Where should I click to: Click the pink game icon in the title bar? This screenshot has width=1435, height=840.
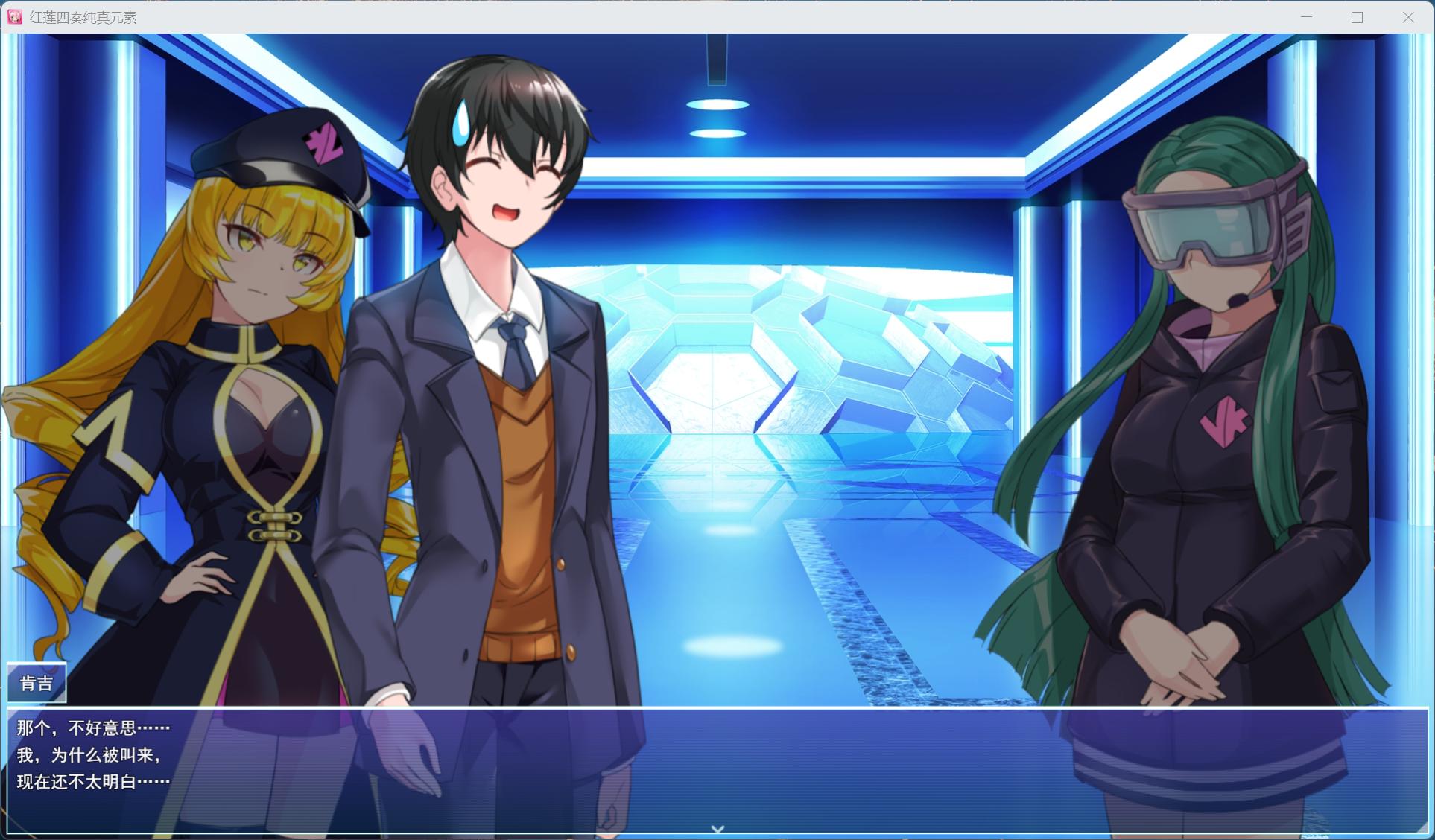(15, 16)
